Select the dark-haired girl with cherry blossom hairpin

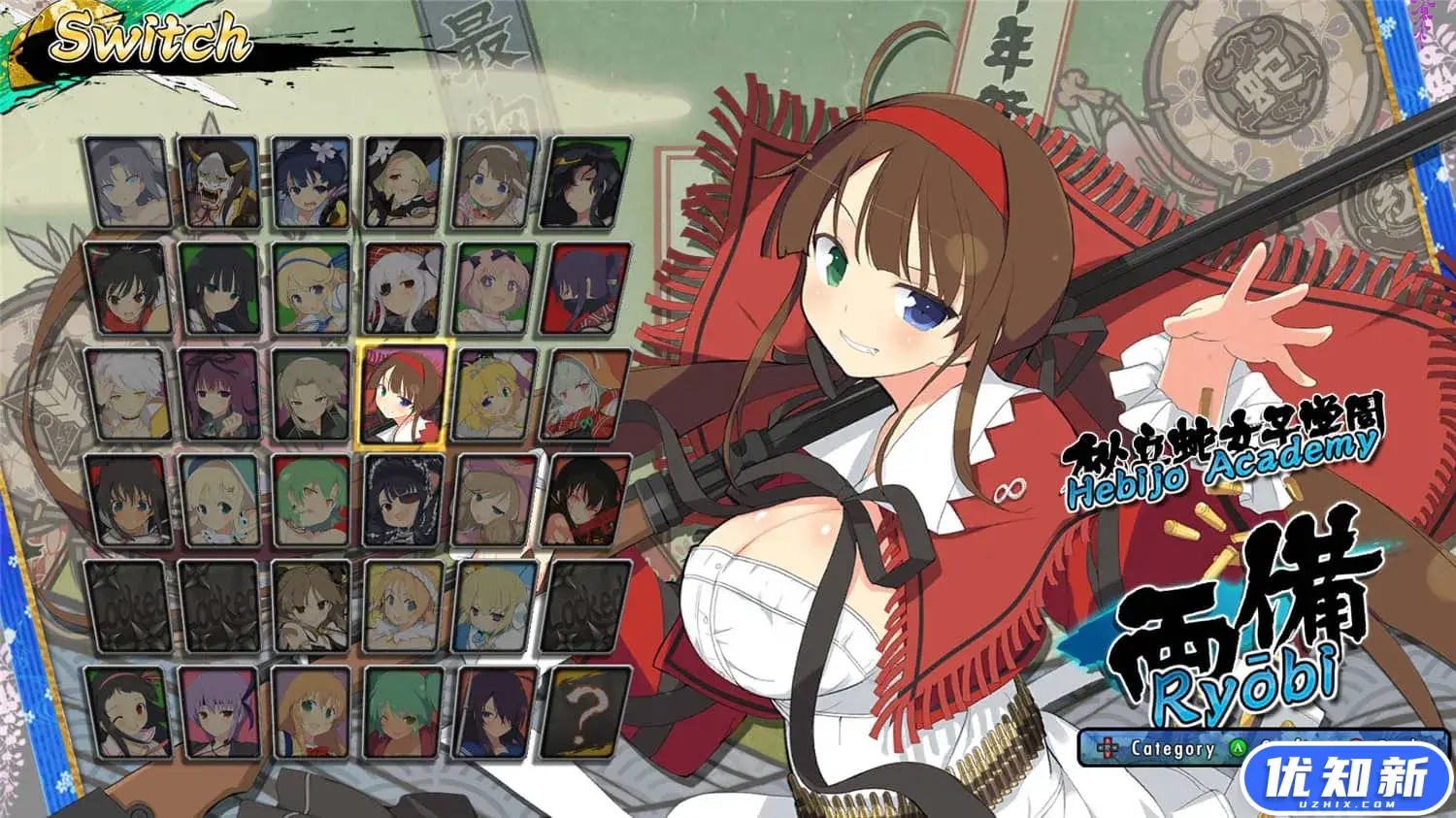(x=312, y=182)
